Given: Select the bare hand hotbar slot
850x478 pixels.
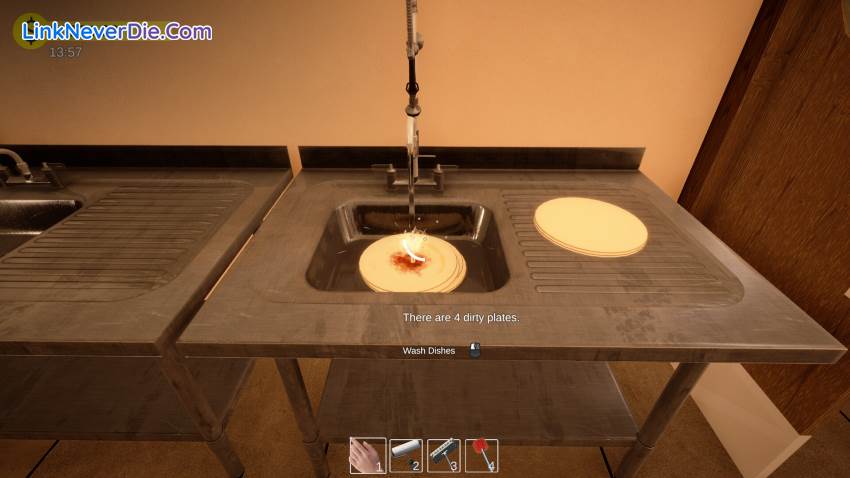Looking at the screenshot, I should [x=367, y=456].
